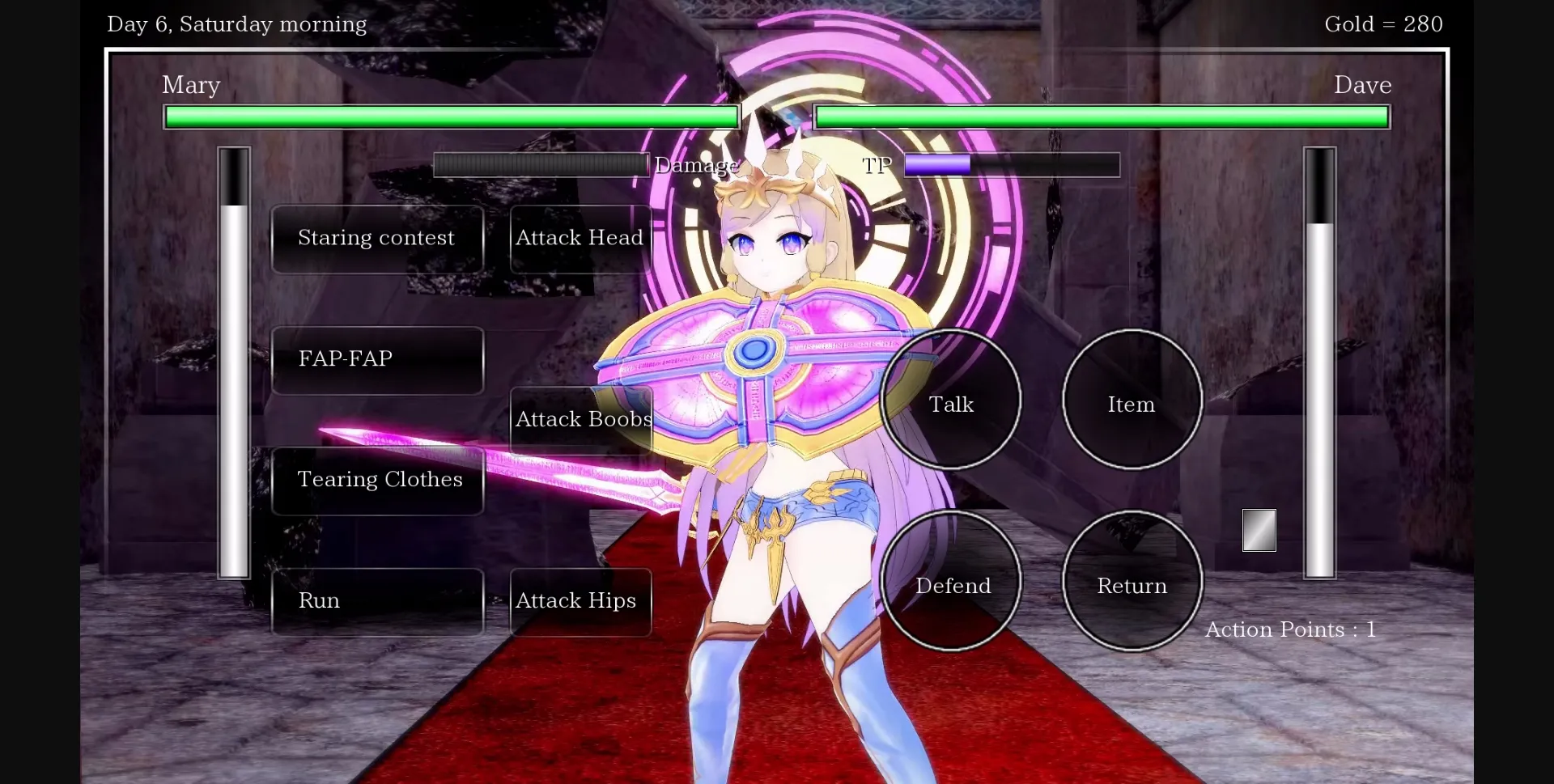This screenshot has height=784, width=1554.
Task: Activate the Defend circle button
Action: [x=953, y=584]
